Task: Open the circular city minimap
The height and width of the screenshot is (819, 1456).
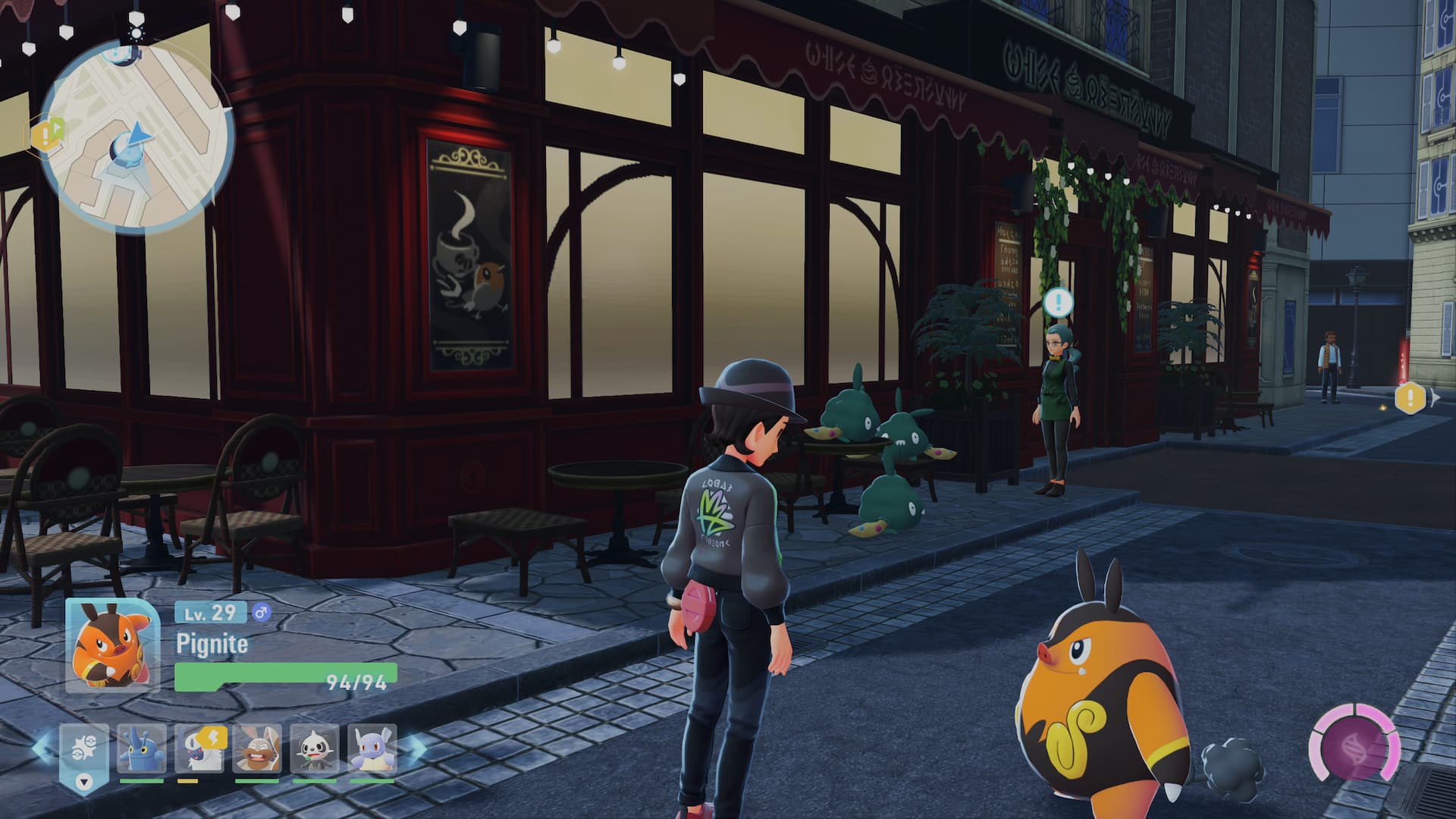Action: [136, 136]
